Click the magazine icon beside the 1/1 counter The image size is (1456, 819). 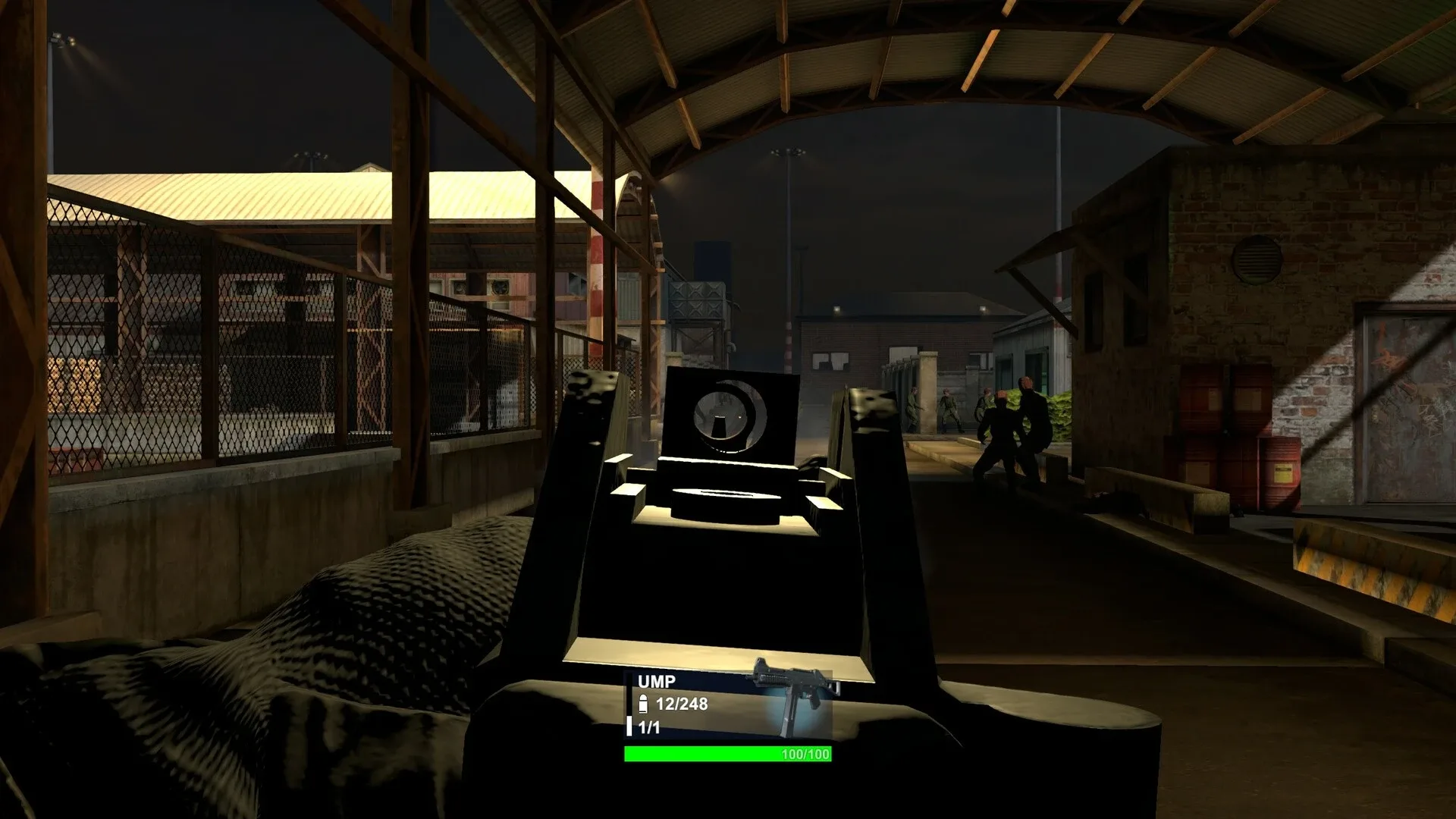coord(629,726)
